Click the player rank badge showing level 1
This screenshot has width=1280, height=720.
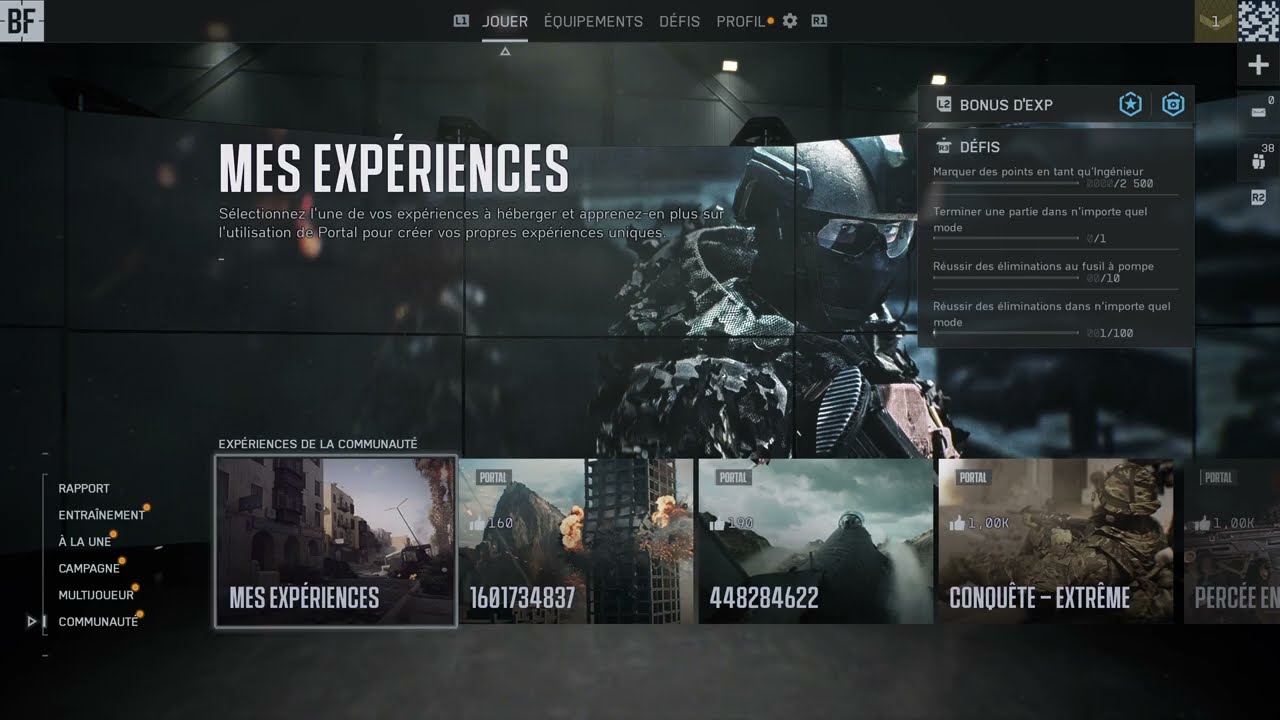[1213, 20]
